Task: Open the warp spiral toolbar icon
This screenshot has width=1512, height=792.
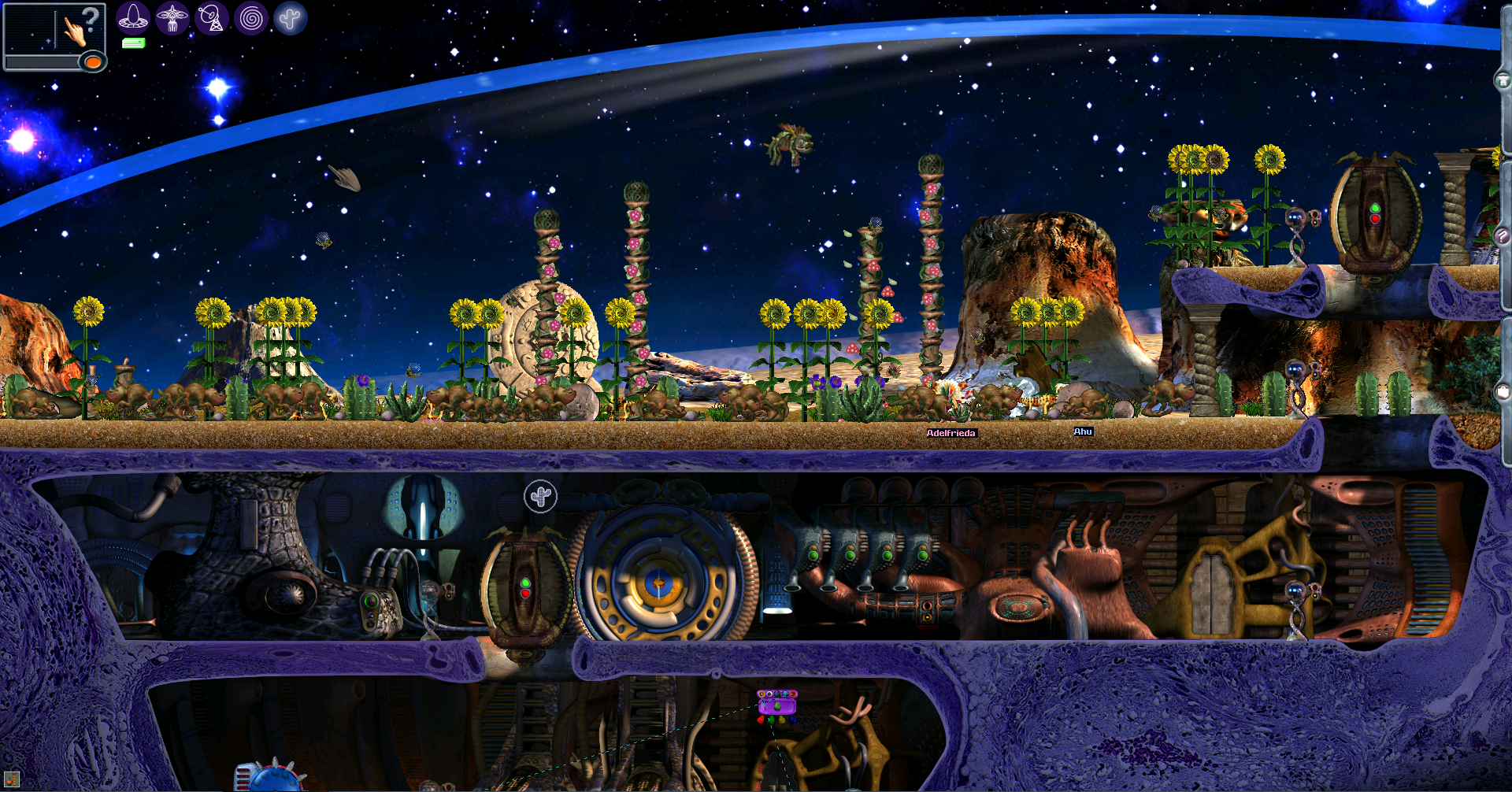Action: (x=250, y=17)
